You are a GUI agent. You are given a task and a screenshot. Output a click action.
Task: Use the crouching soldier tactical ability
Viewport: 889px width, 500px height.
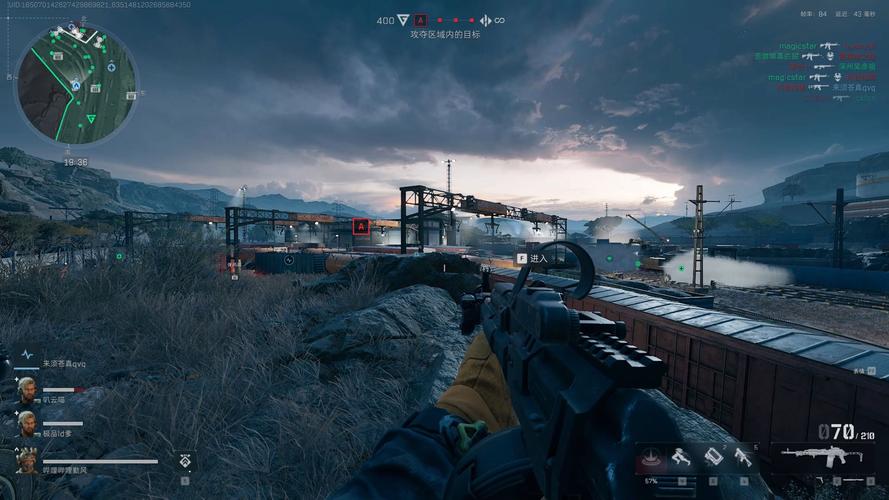[682, 458]
